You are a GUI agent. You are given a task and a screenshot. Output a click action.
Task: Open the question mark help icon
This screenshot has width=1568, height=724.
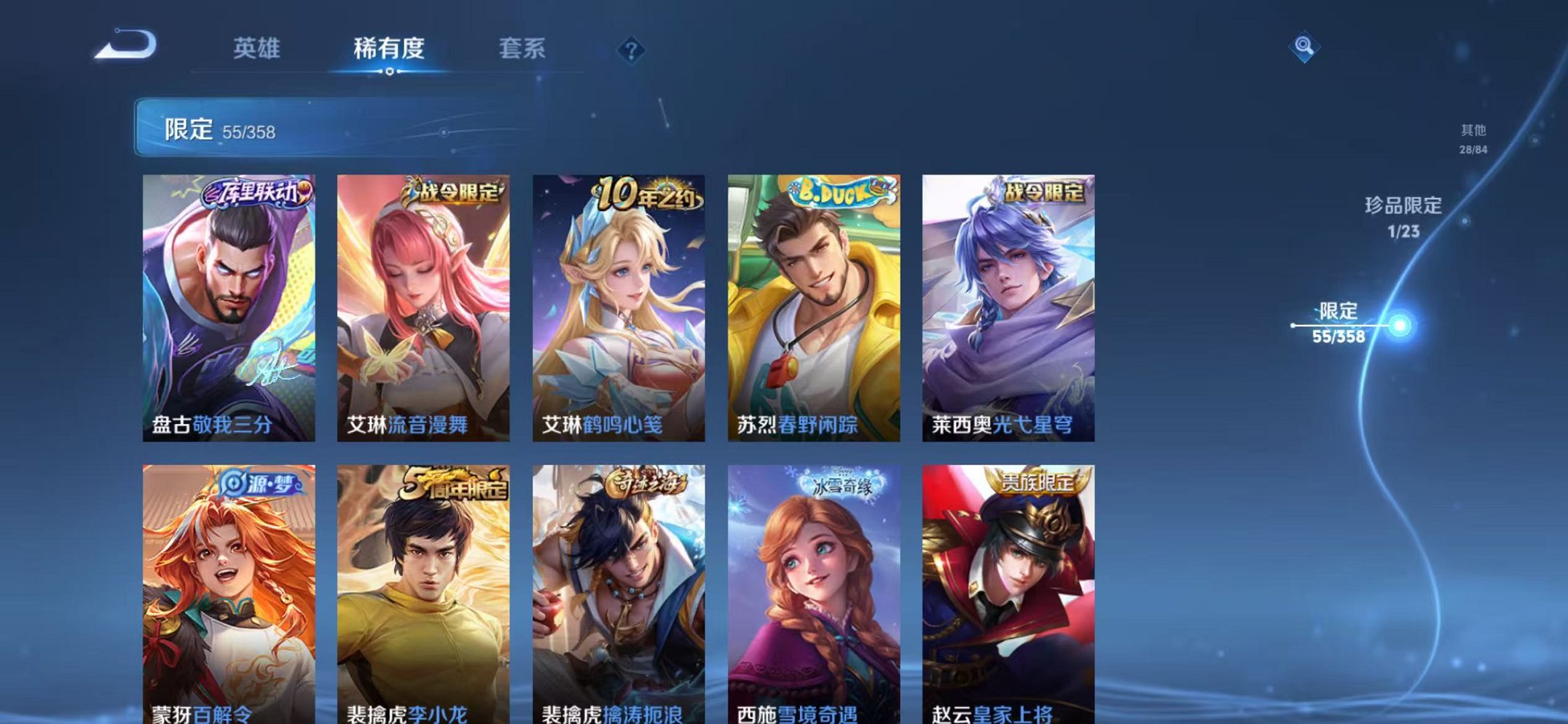[x=631, y=50]
